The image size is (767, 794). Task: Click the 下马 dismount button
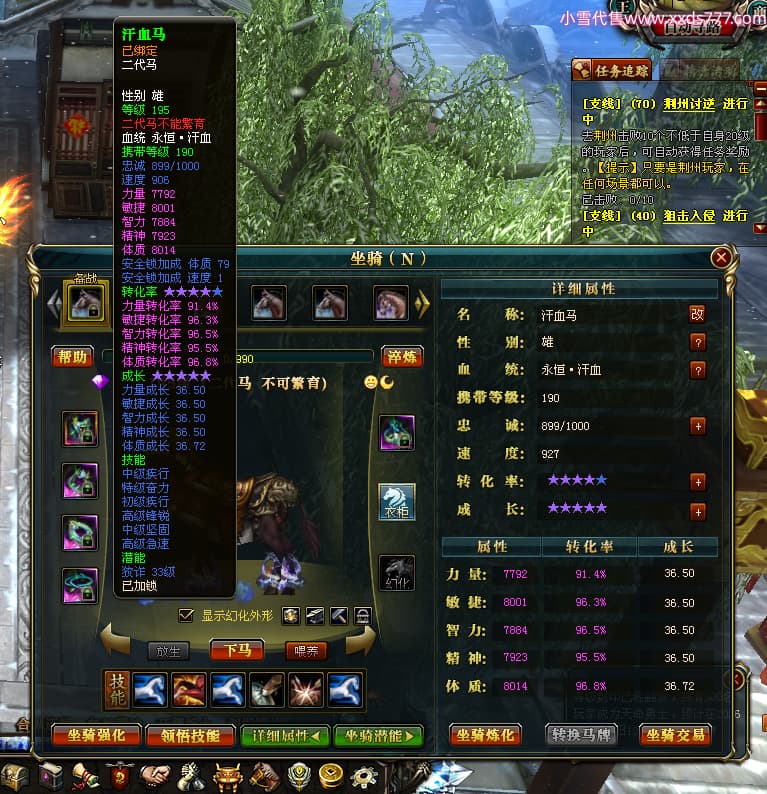pyautogui.click(x=237, y=650)
